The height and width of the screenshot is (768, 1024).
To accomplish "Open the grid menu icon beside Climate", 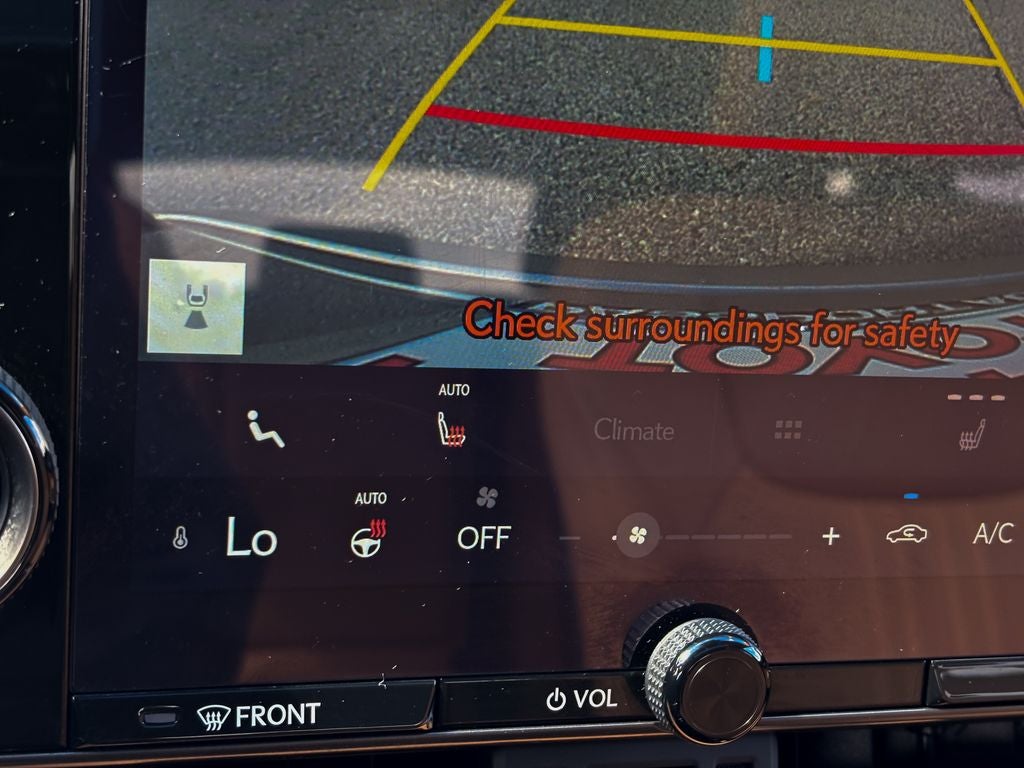I will (x=788, y=430).
